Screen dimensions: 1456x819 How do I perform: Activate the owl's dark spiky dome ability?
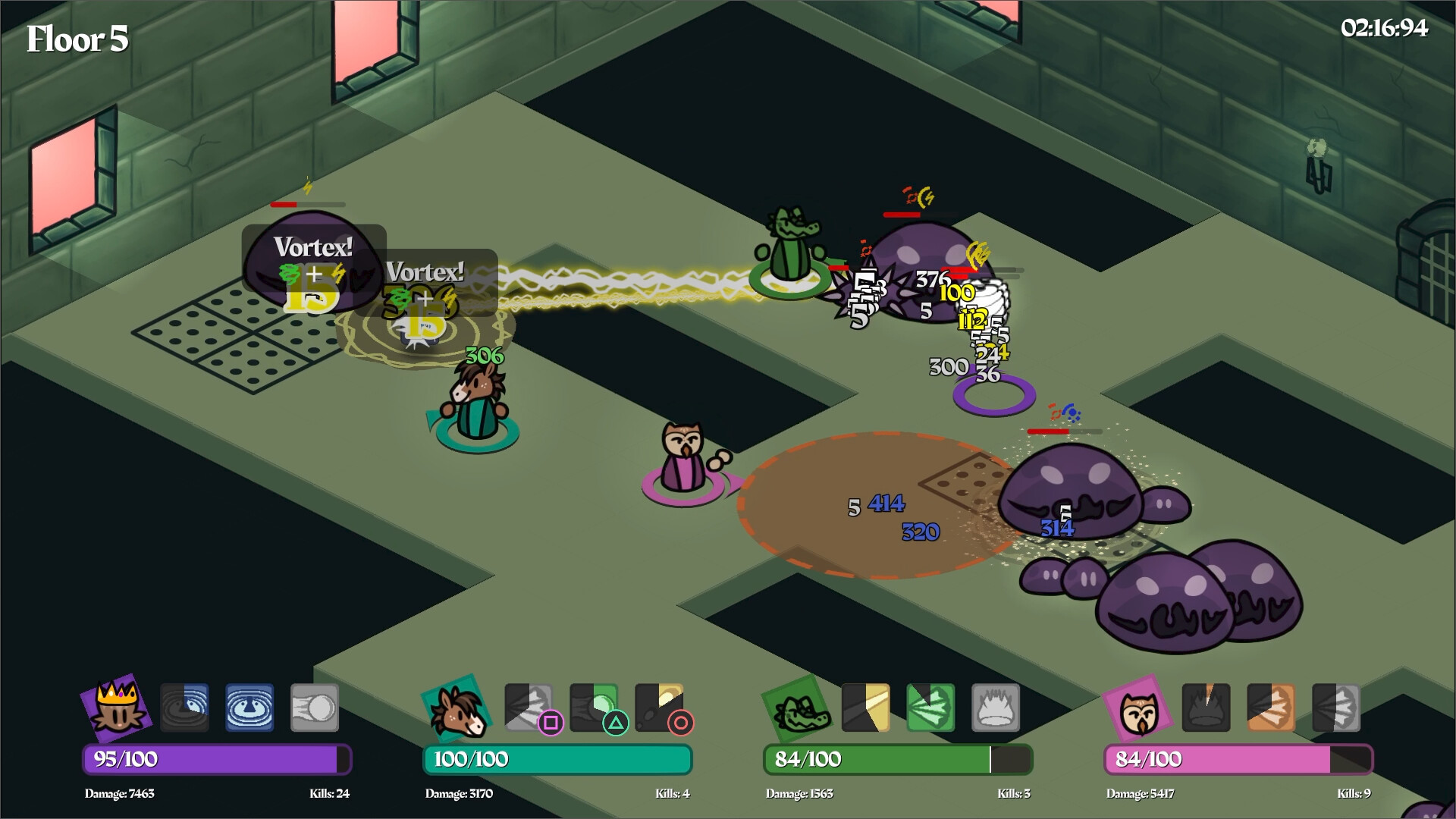point(1206,708)
